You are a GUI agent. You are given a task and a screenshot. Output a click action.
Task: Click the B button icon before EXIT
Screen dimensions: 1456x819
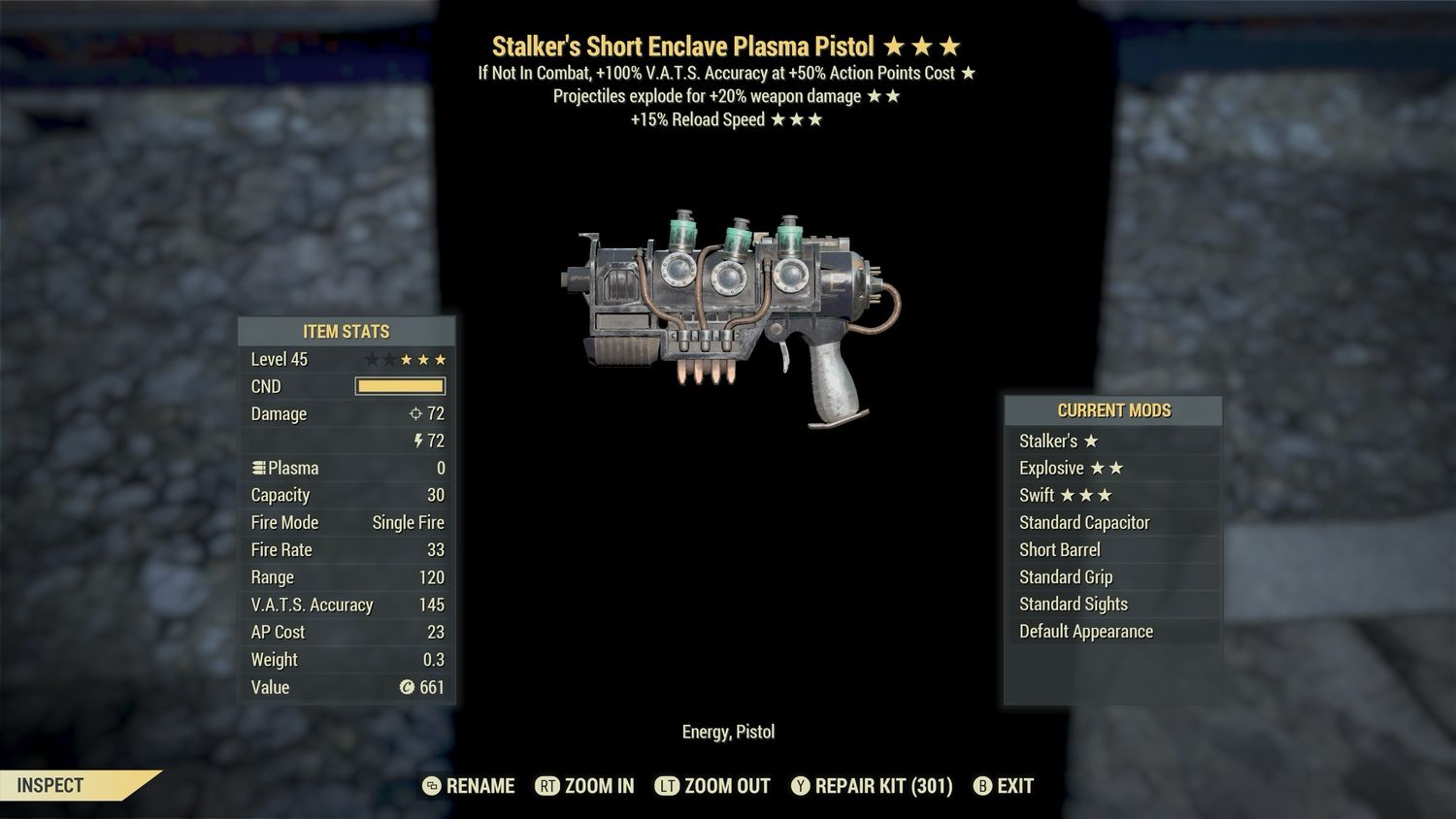pyautogui.click(x=983, y=786)
